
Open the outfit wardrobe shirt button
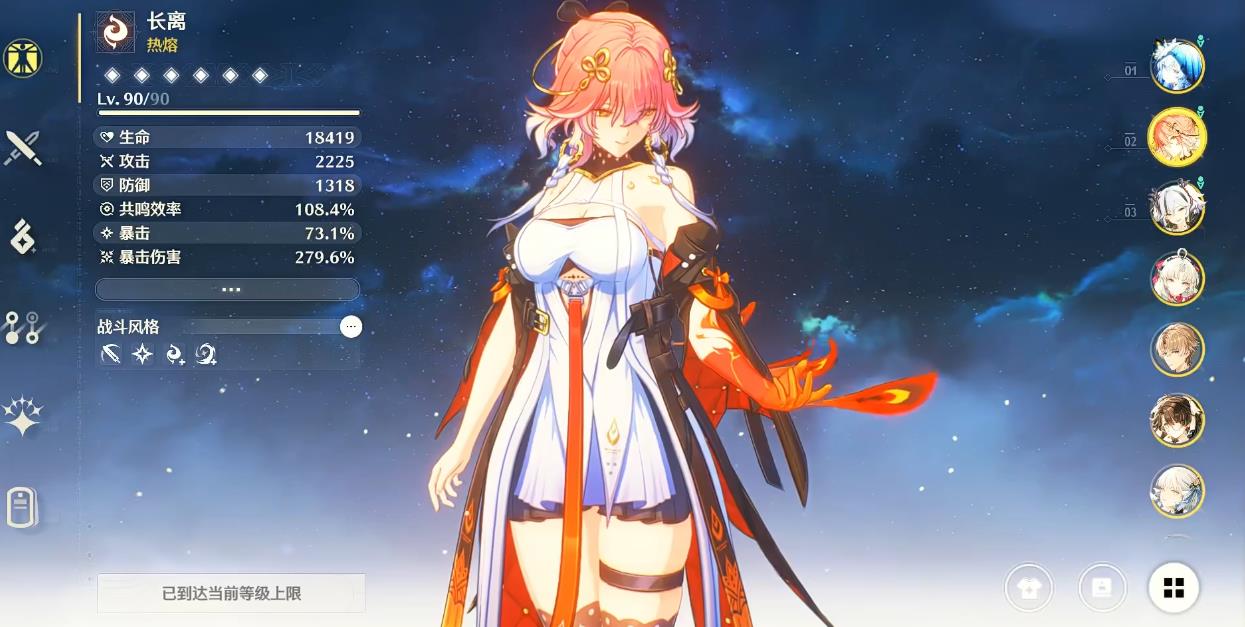coord(1030,588)
